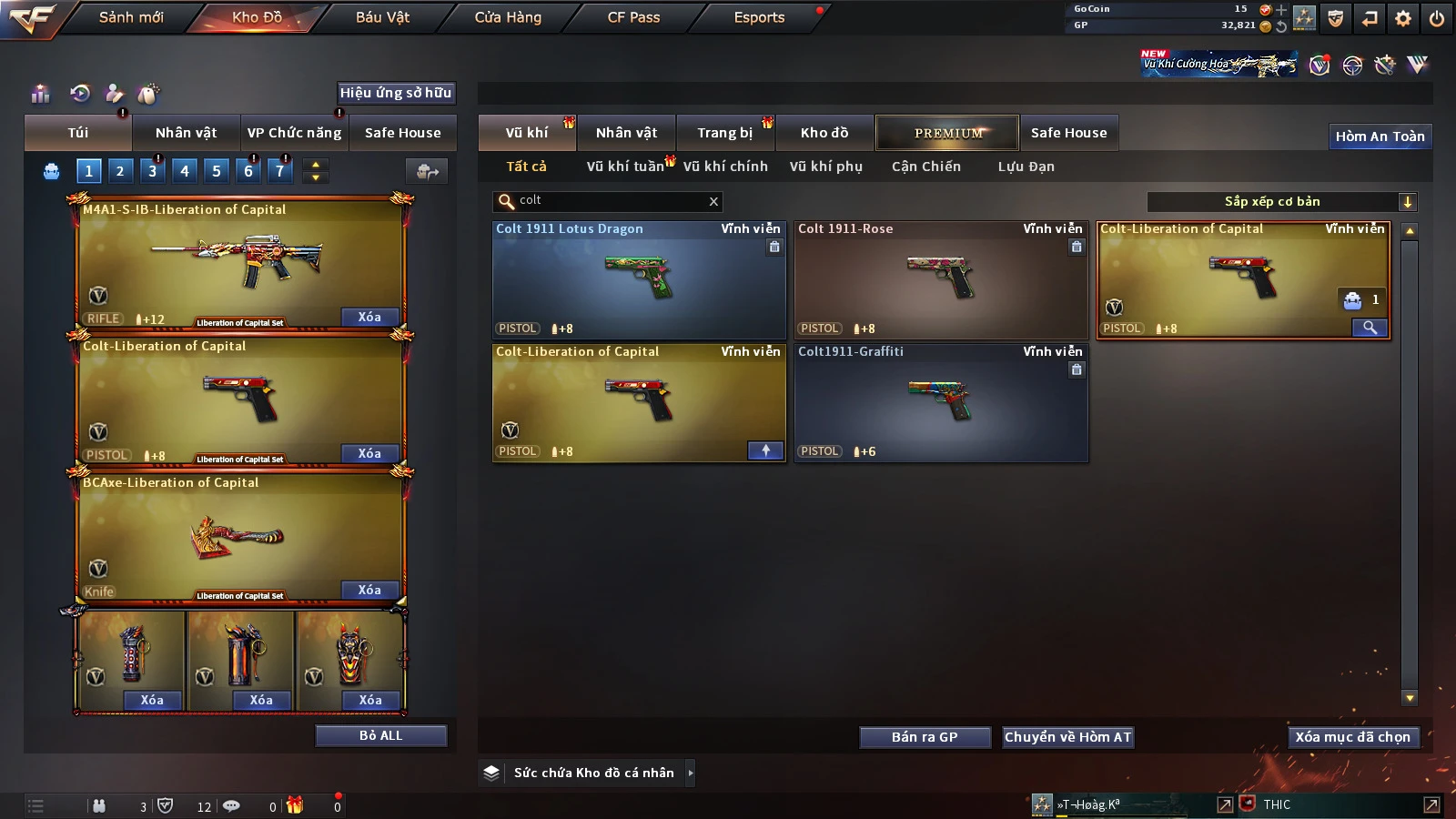
Task: Choose bag slot number 4
Action: coord(185,170)
